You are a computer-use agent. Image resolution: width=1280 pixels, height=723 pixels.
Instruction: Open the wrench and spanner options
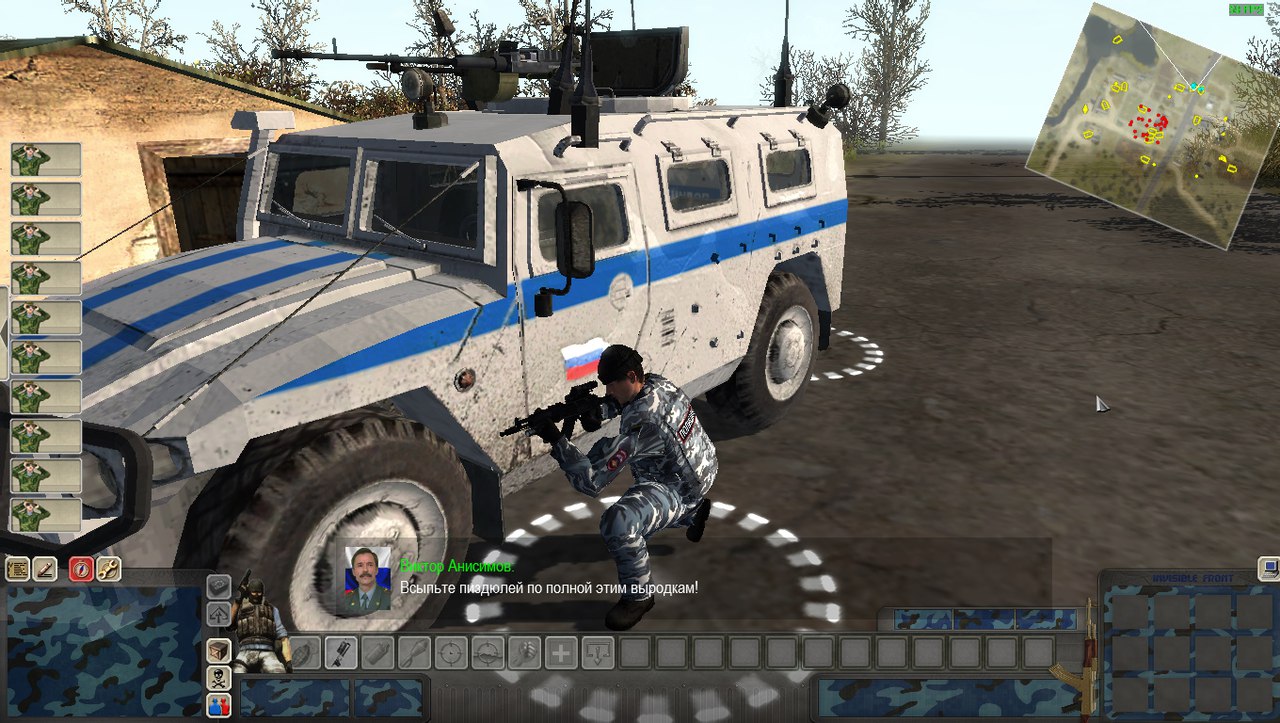(x=108, y=569)
